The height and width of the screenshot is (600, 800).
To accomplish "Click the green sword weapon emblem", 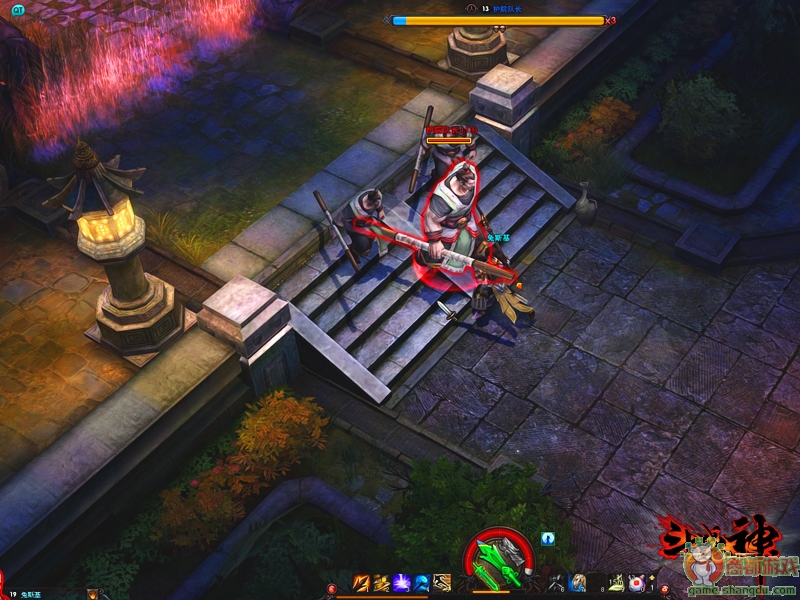I will 499,562.
